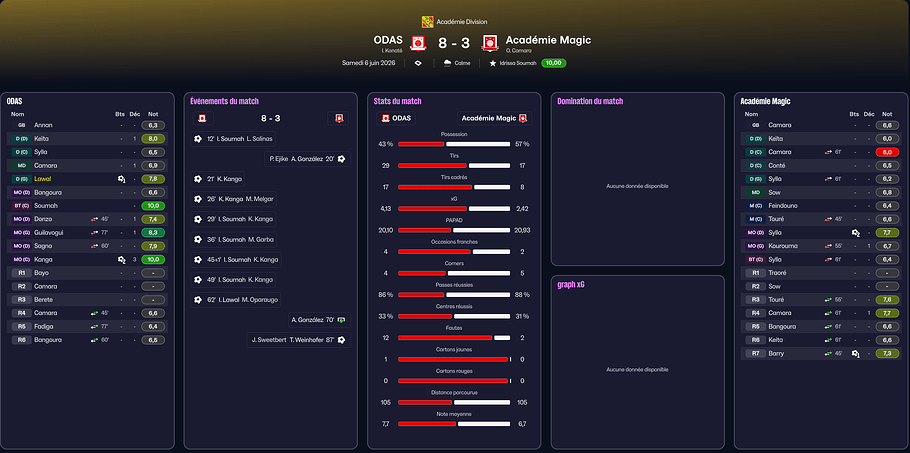The width and height of the screenshot is (910, 453).
Task: Open Académie Magic club from the header
Action: tap(548, 40)
